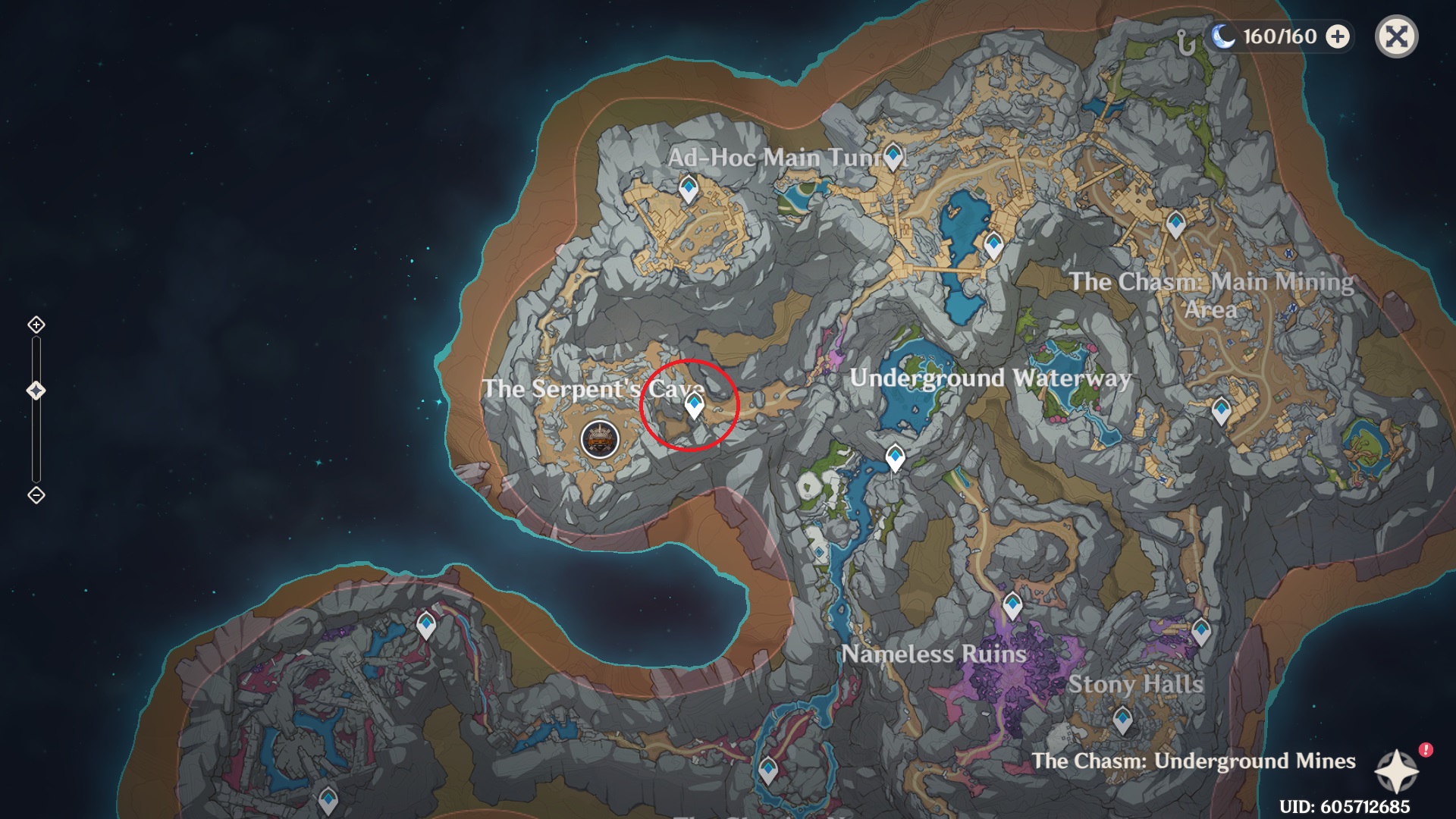Screen dimensions: 1456x819
Task: Select the waypoint below Underground Waterway
Action: pos(894,455)
